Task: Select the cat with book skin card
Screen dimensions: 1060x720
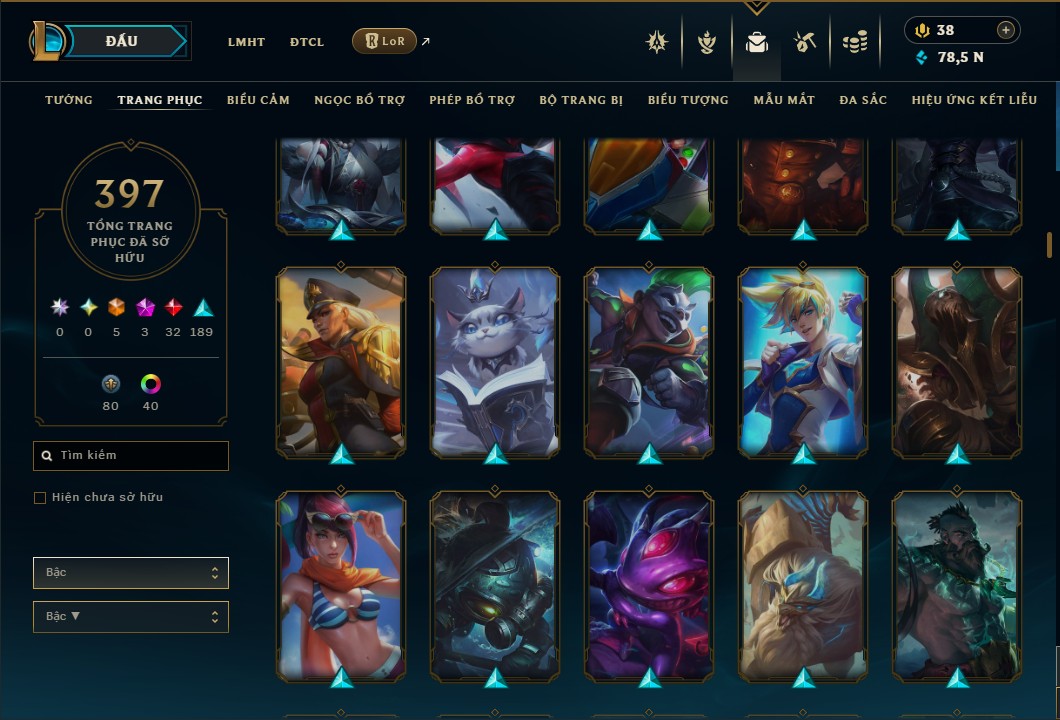Action: 496,362
